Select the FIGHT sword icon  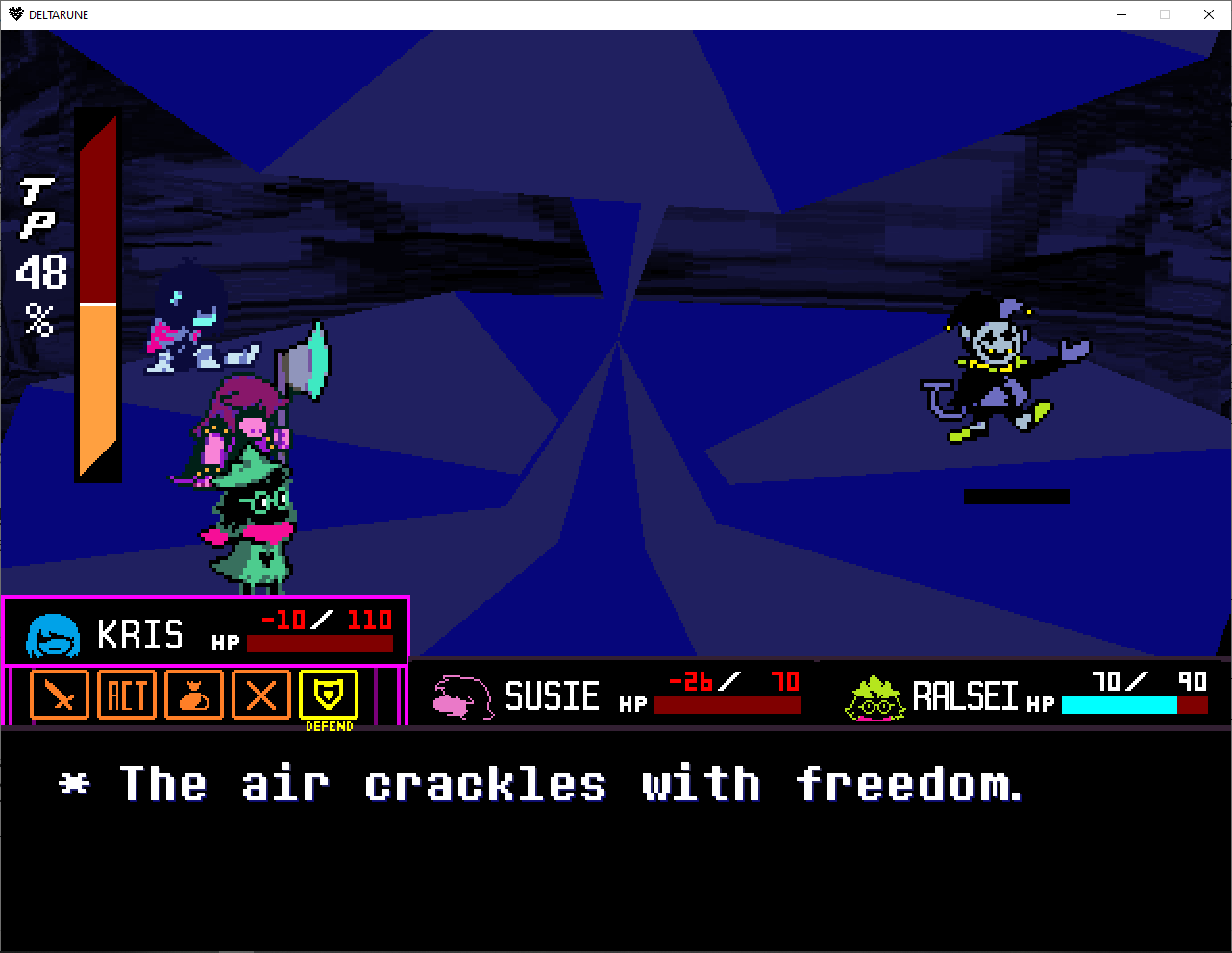(60, 695)
